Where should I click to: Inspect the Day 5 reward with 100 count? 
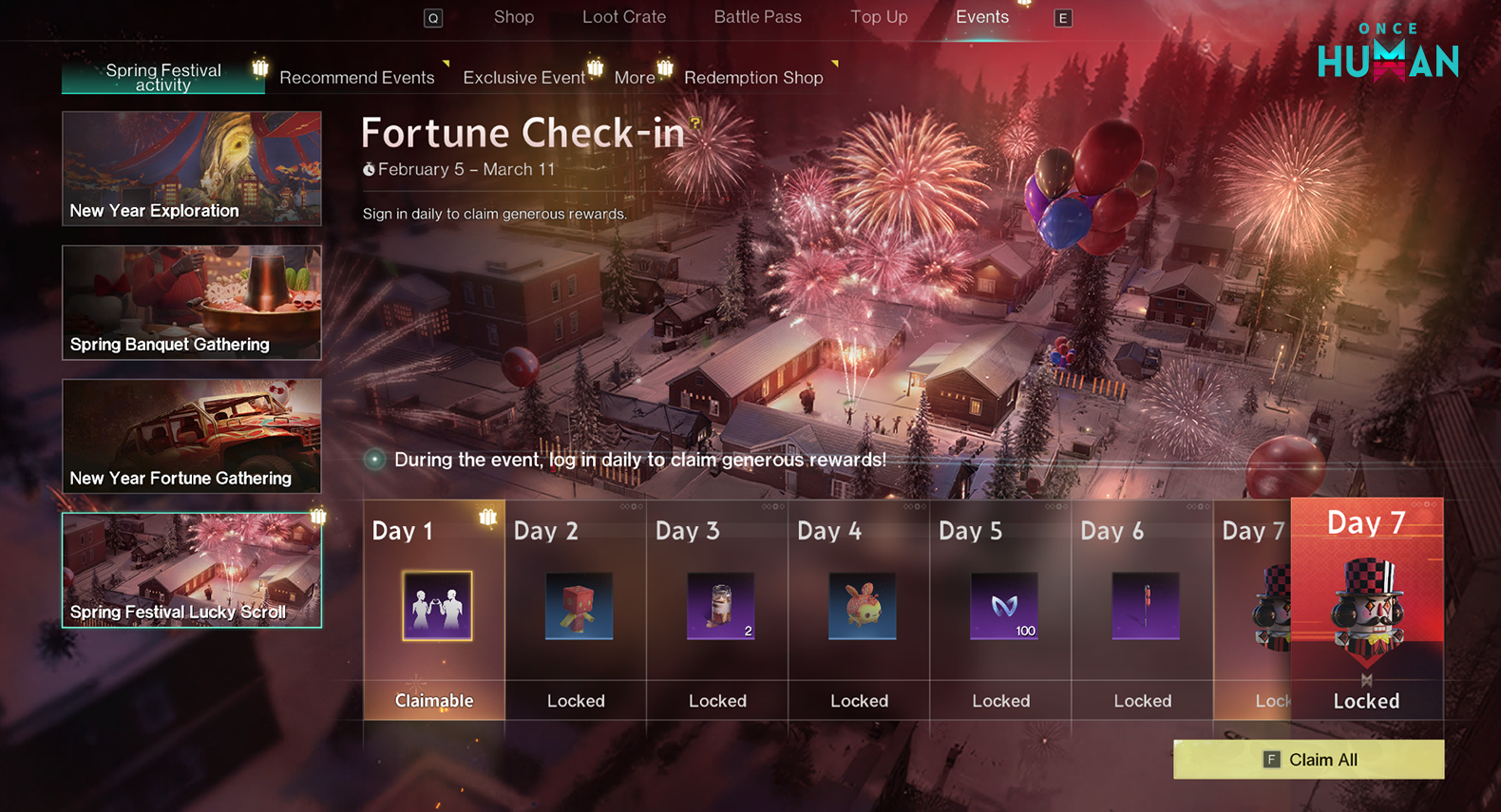click(x=1003, y=606)
